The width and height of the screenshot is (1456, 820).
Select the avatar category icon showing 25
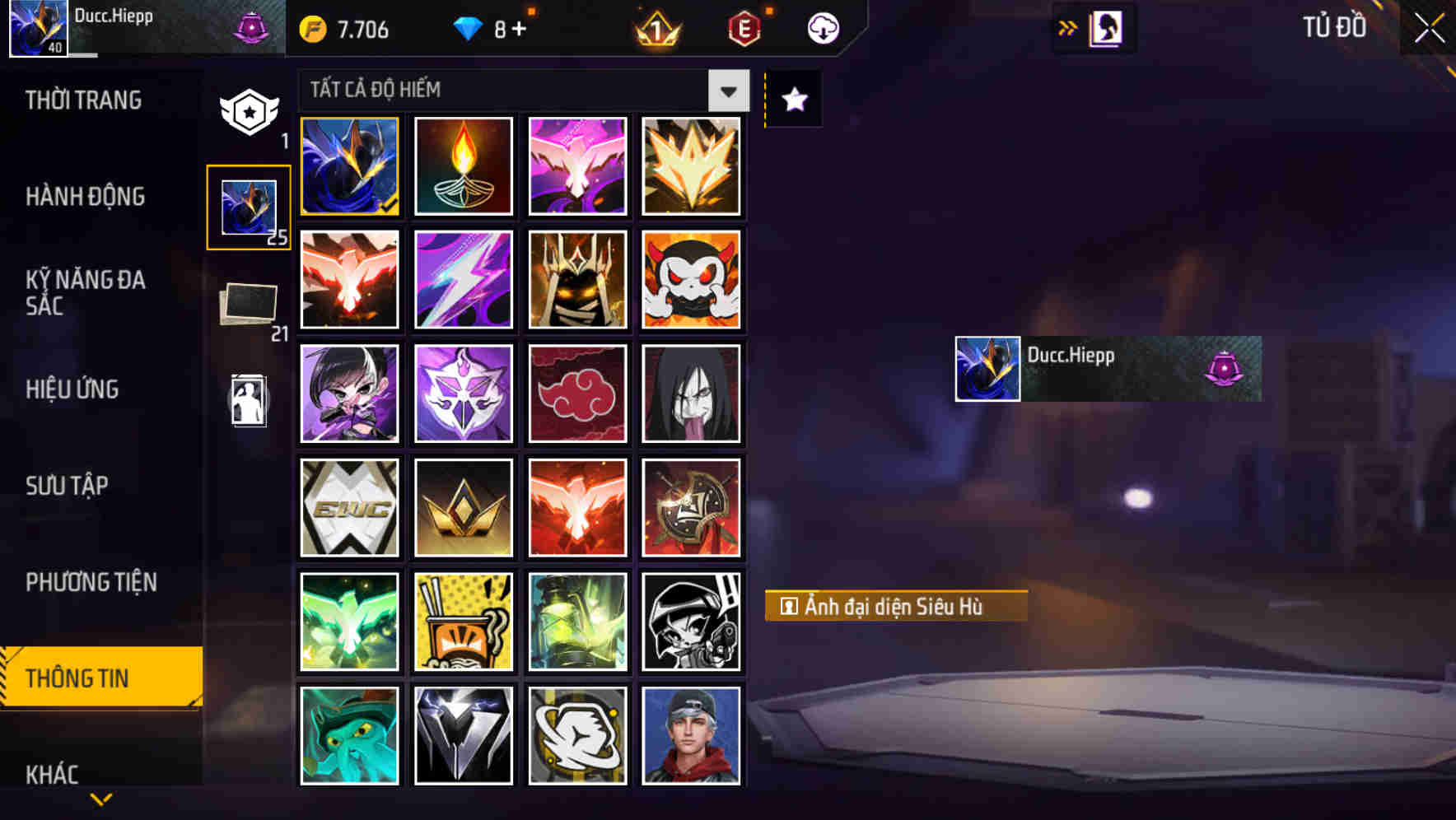(248, 206)
